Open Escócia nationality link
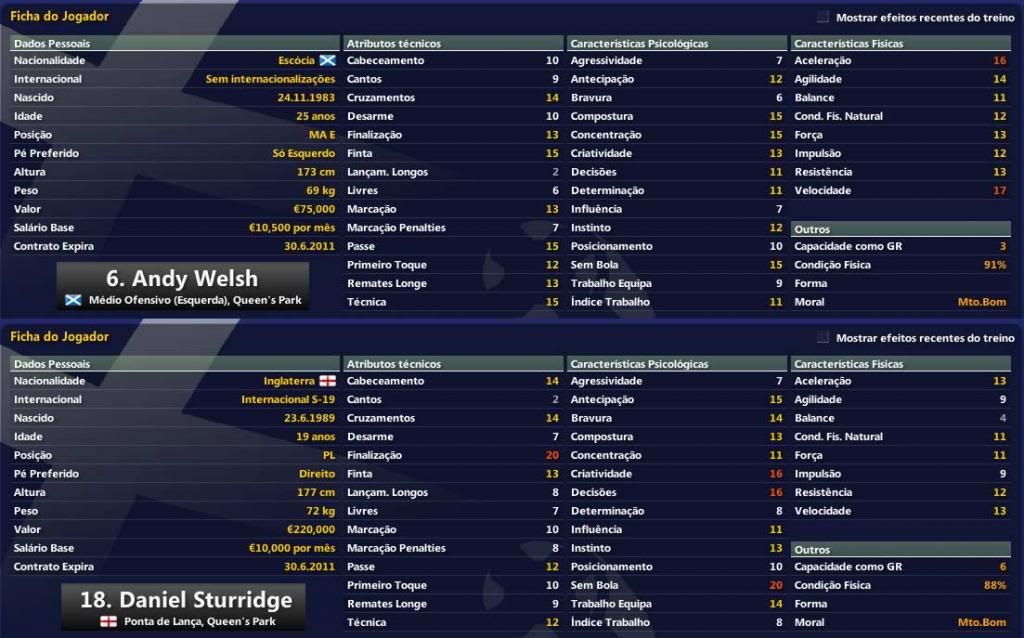Screen dimensions: 1024x638 coord(294,61)
